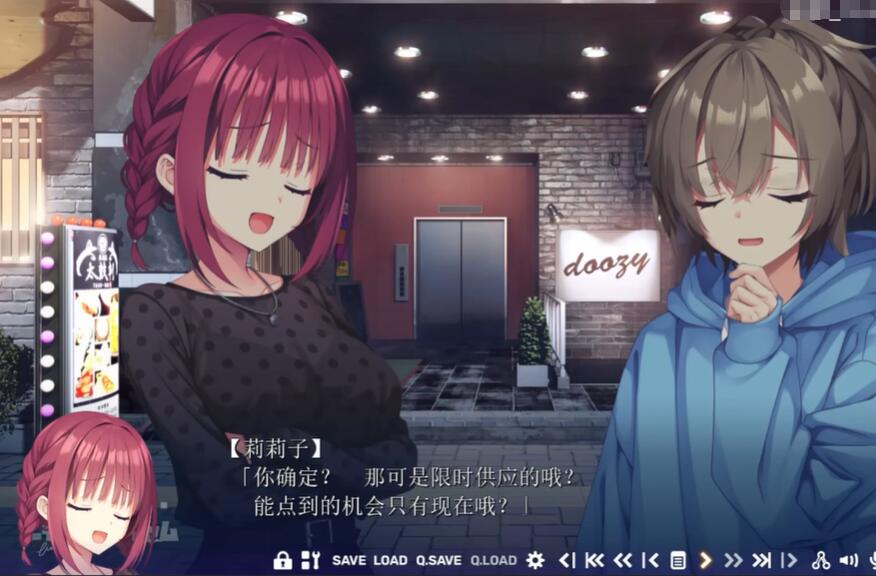The height and width of the screenshot is (576, 876).
Task: Open the SAVE menu
Action: click(x=349, y=560)
